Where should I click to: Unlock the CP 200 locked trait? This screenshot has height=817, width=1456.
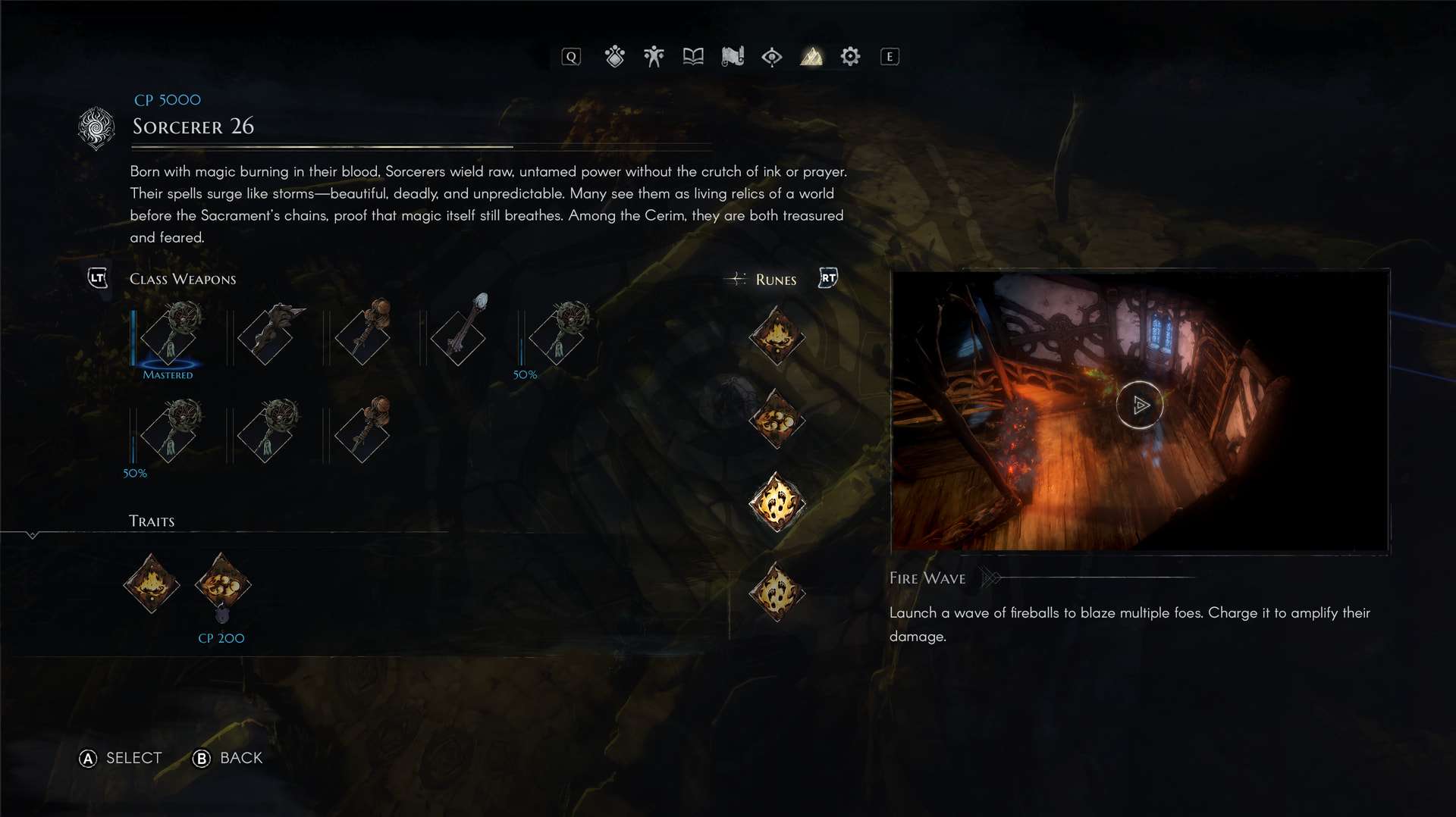click(x=222, y=585)
